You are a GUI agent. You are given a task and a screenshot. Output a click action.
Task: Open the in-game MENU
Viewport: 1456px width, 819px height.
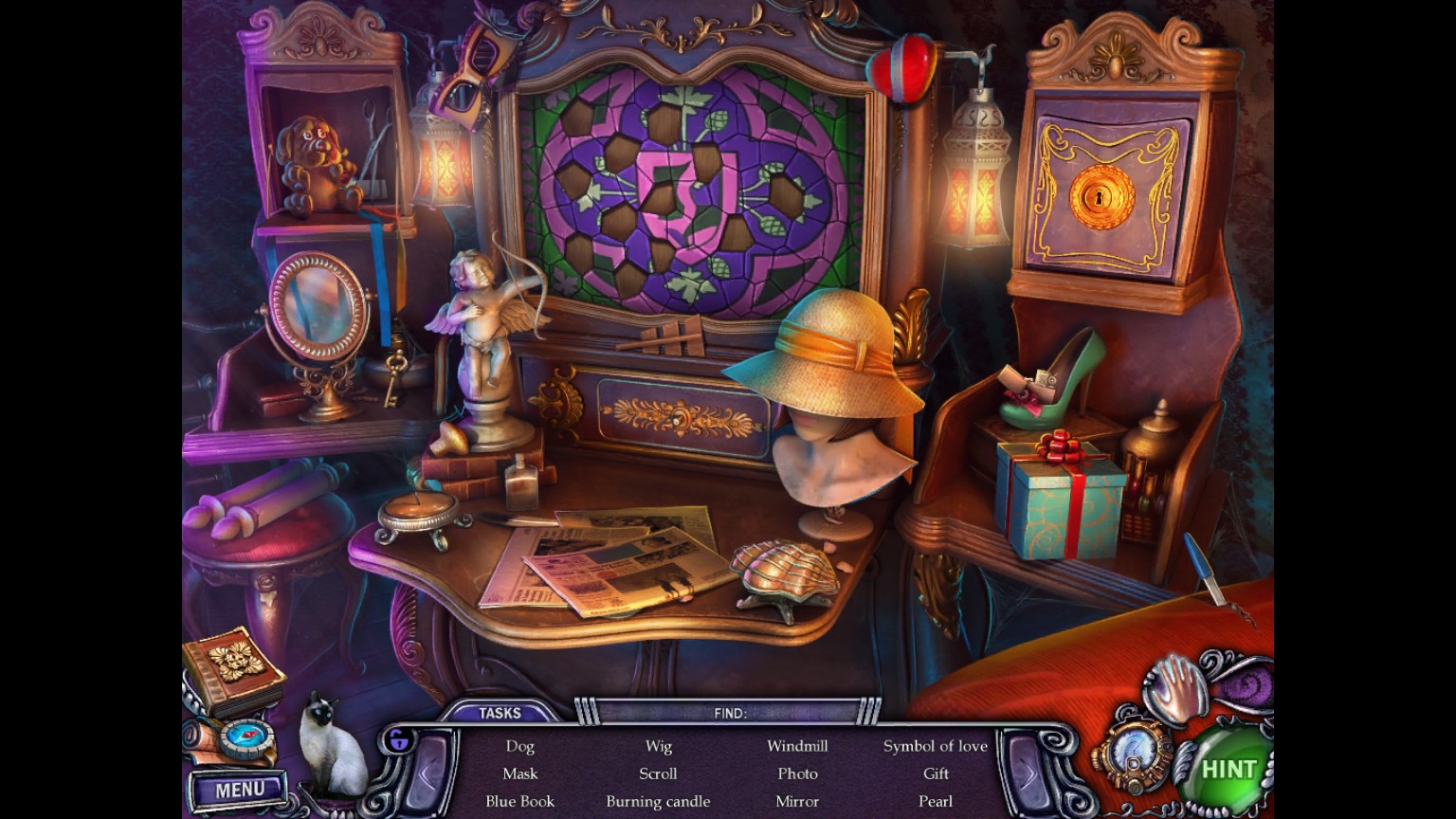[x=239, y=788]
